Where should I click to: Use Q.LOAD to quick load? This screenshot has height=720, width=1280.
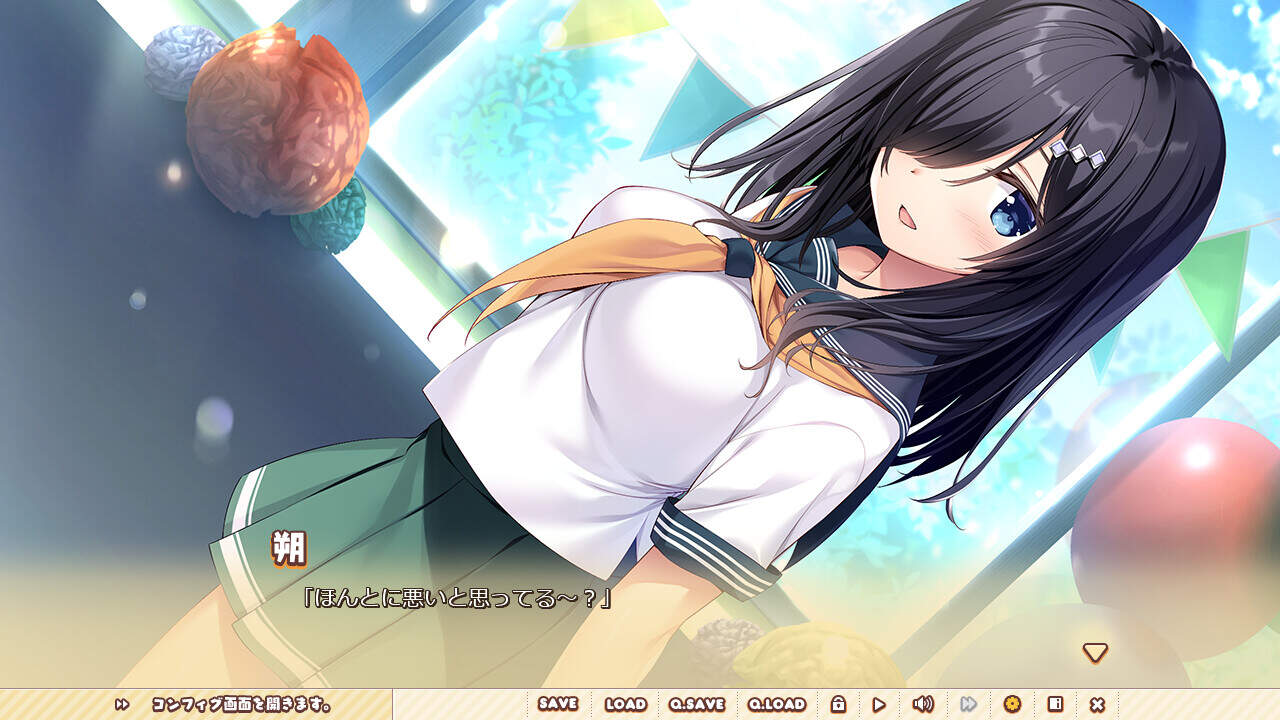click(x=777, y=704)
